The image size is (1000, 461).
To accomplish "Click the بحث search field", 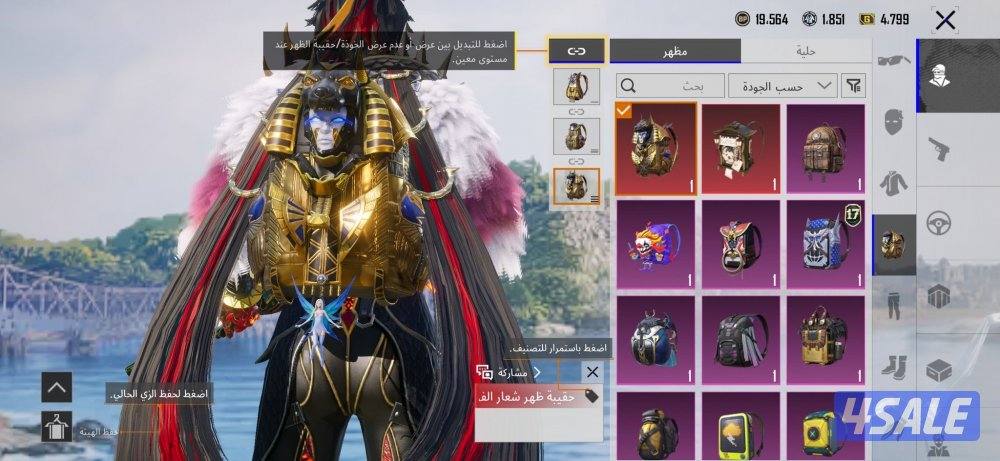I will [x=669, y=86].
